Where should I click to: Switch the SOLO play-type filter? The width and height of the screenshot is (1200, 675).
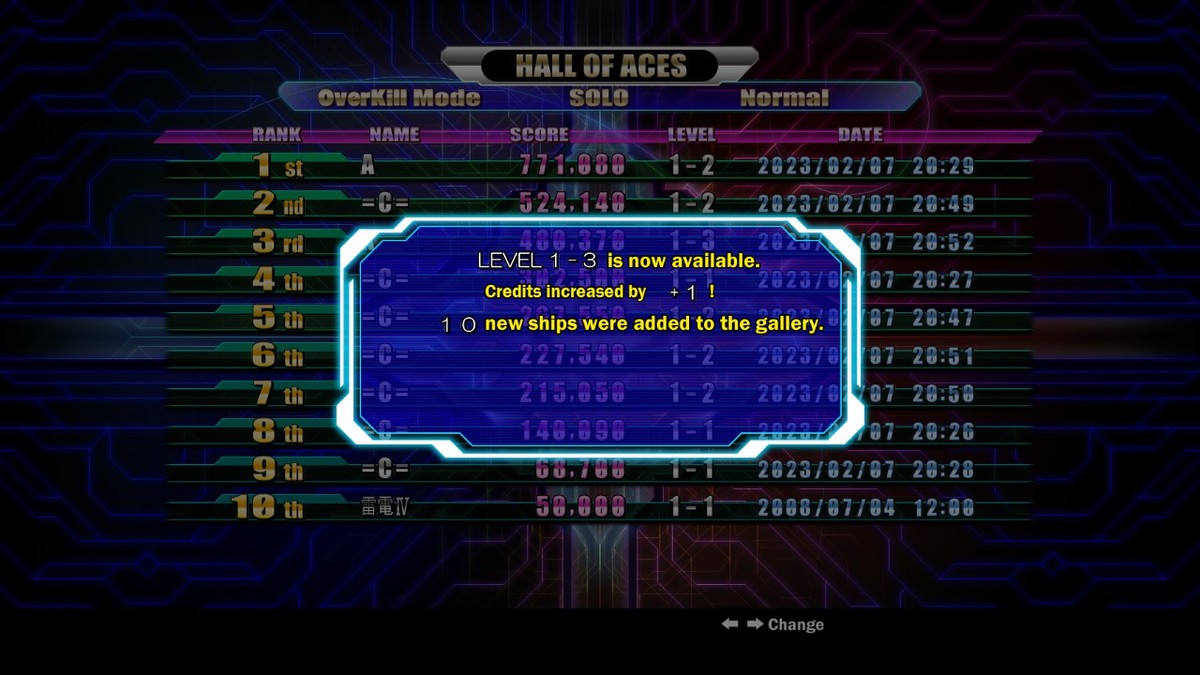599,98
